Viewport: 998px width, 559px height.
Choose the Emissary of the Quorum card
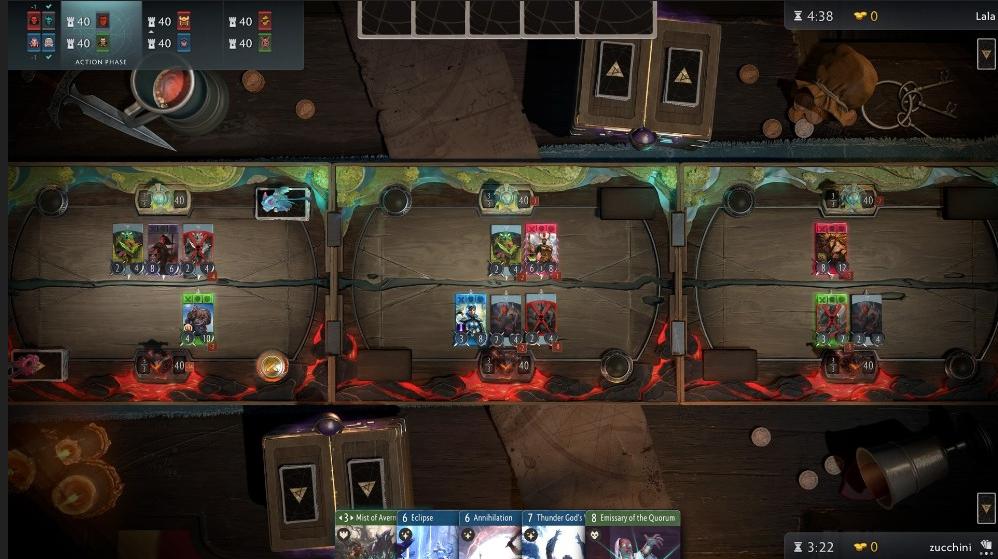coord(632,535)
